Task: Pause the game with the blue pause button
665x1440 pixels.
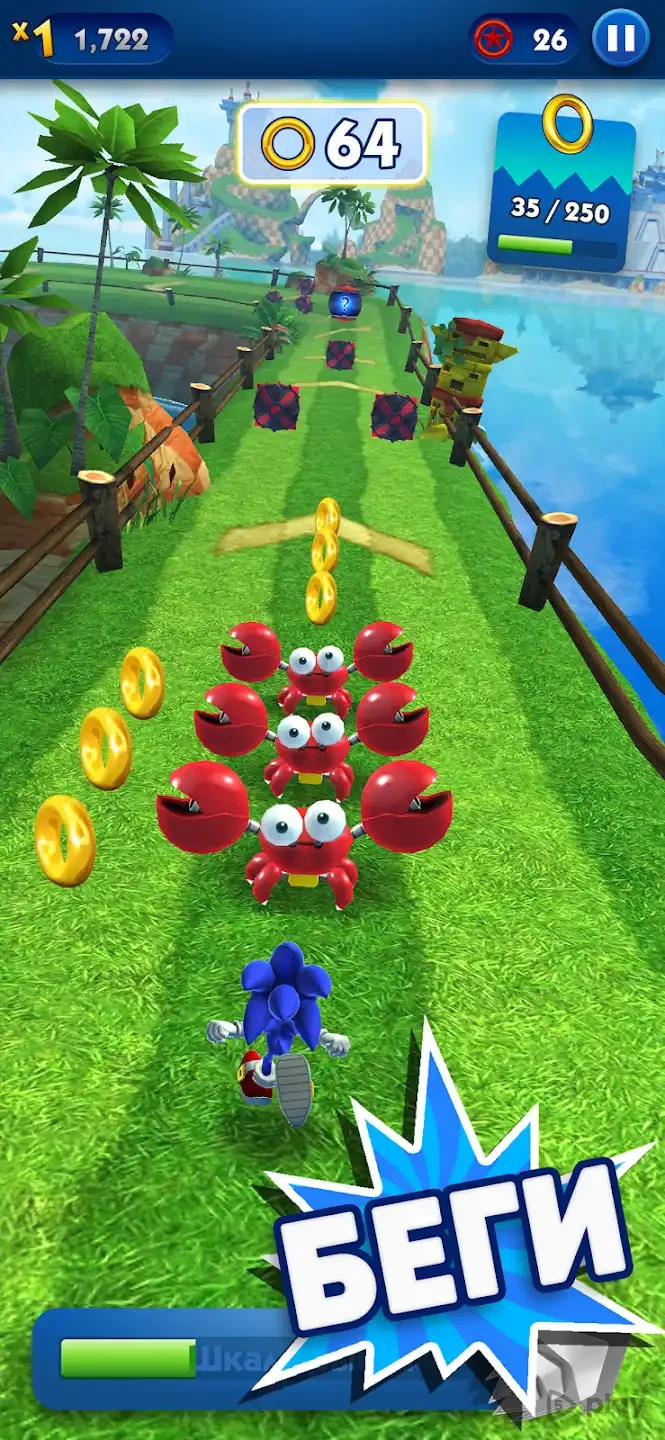Action: point(620,39)
